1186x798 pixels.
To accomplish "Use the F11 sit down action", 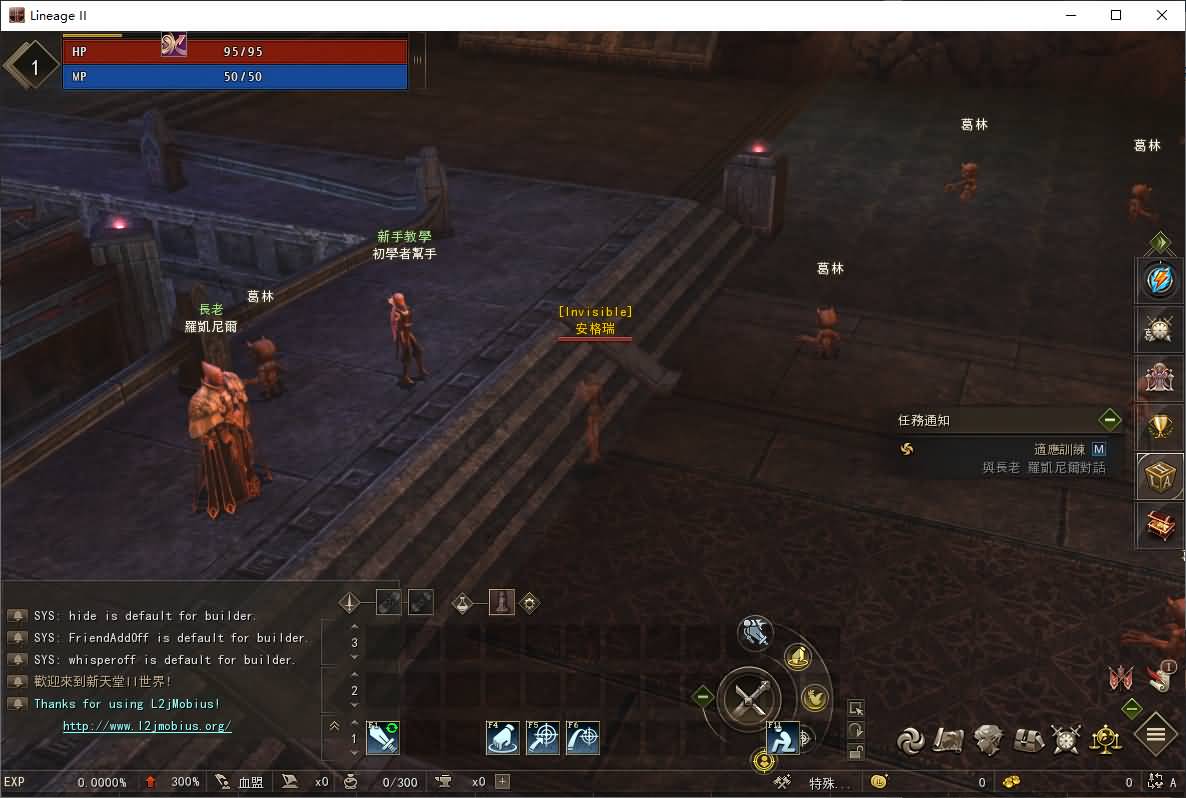I will 783,738.
